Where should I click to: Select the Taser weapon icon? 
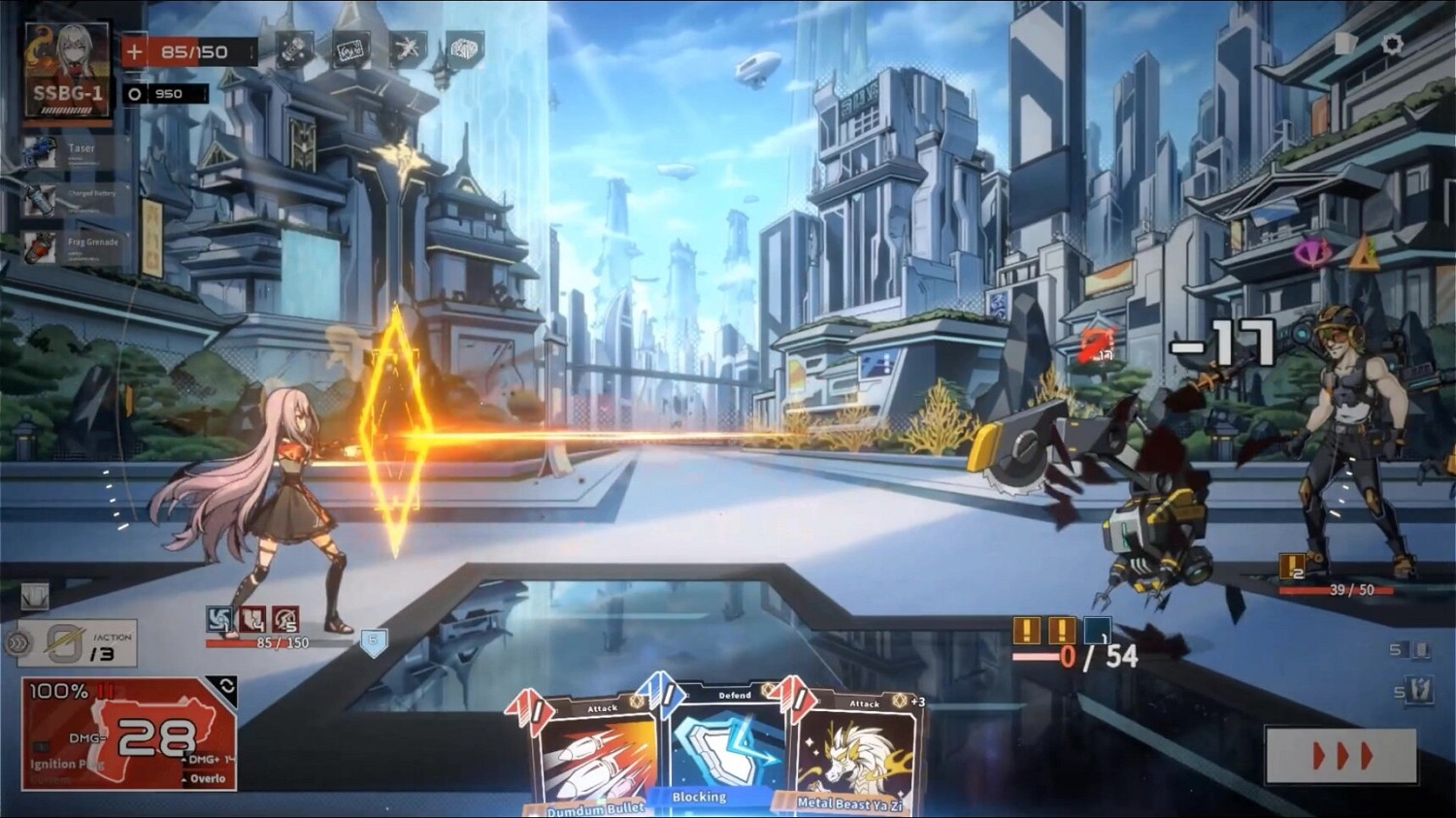[x=39, y=150]
